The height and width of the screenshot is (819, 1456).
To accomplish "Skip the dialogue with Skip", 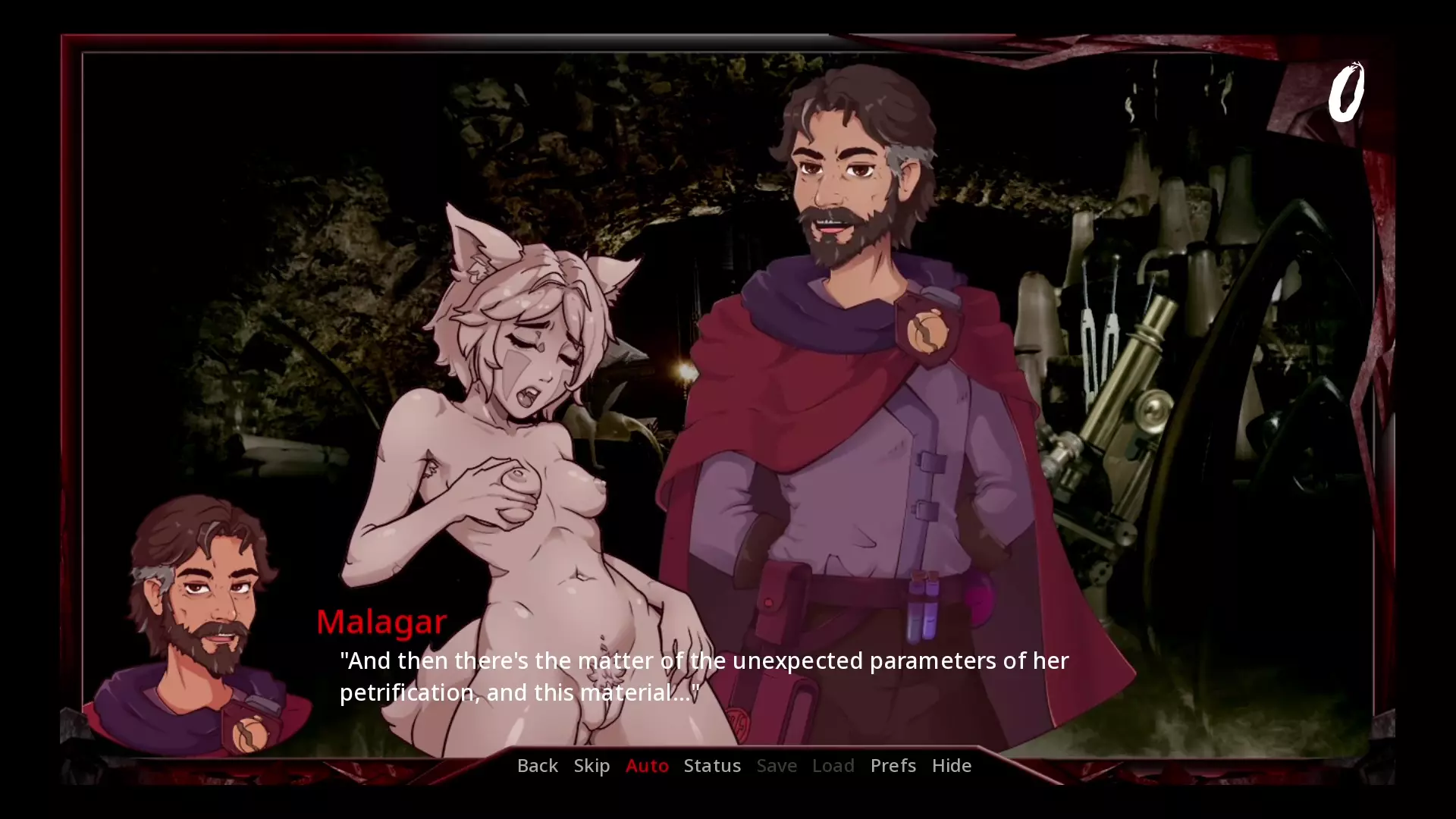I will coord(591,765).
